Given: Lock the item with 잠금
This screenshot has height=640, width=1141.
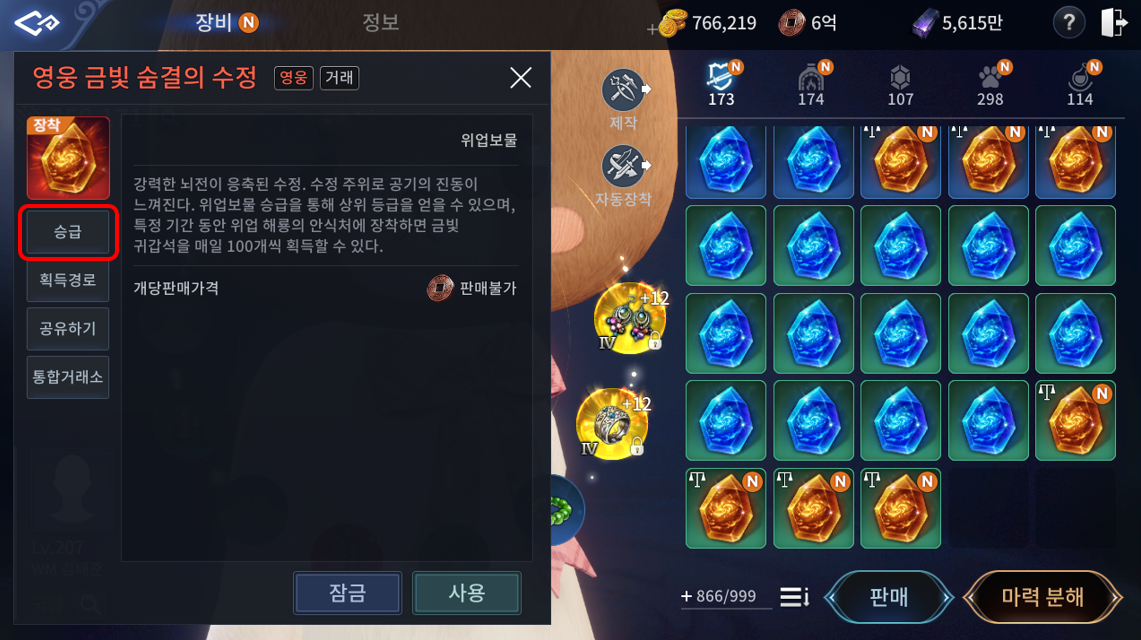Looking at the screenshot, I should (348, 593).
